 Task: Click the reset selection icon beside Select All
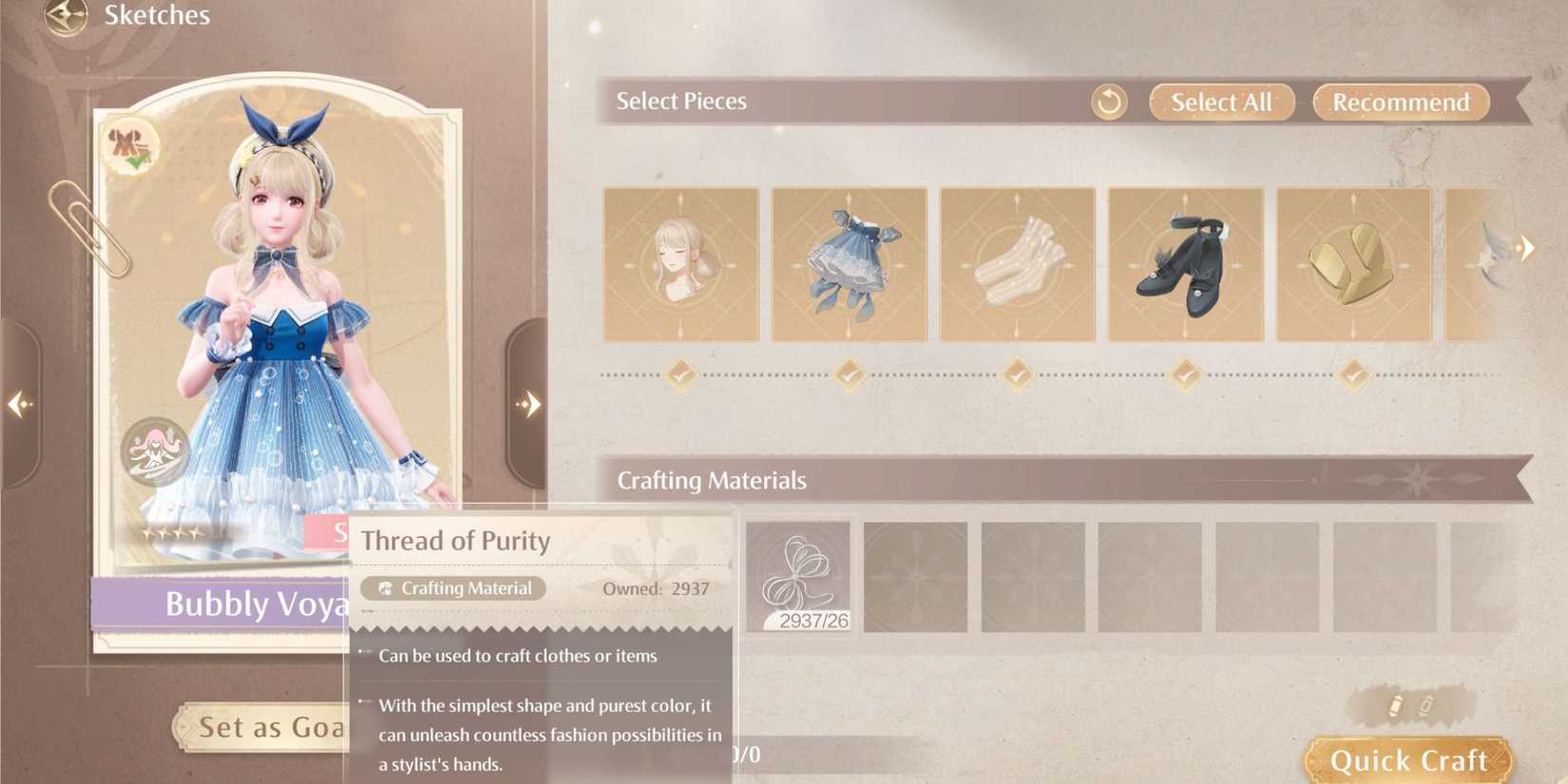point(1107,101)
